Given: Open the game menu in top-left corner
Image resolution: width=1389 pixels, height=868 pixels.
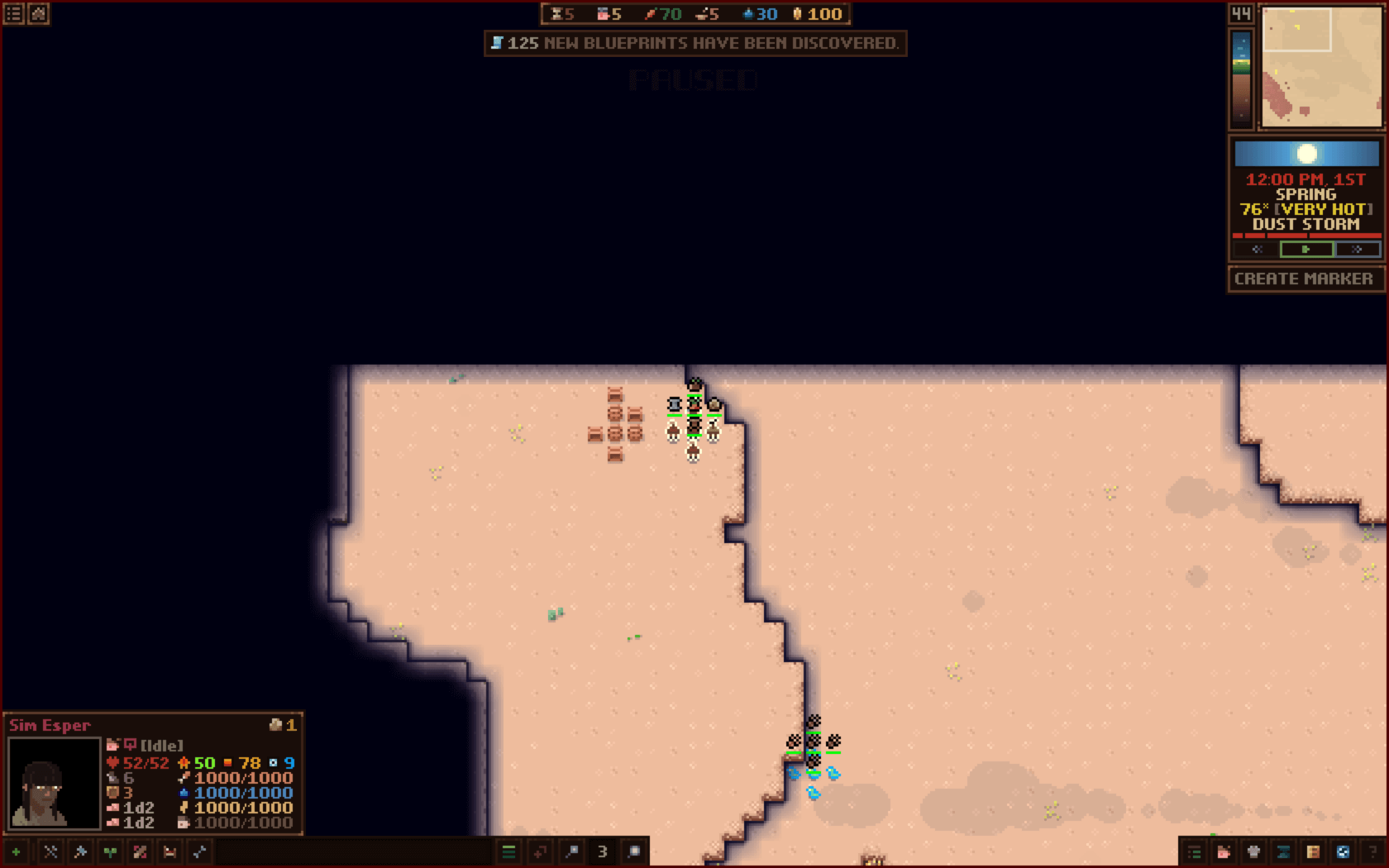Looking at the screenshot, I should point(13,13).
